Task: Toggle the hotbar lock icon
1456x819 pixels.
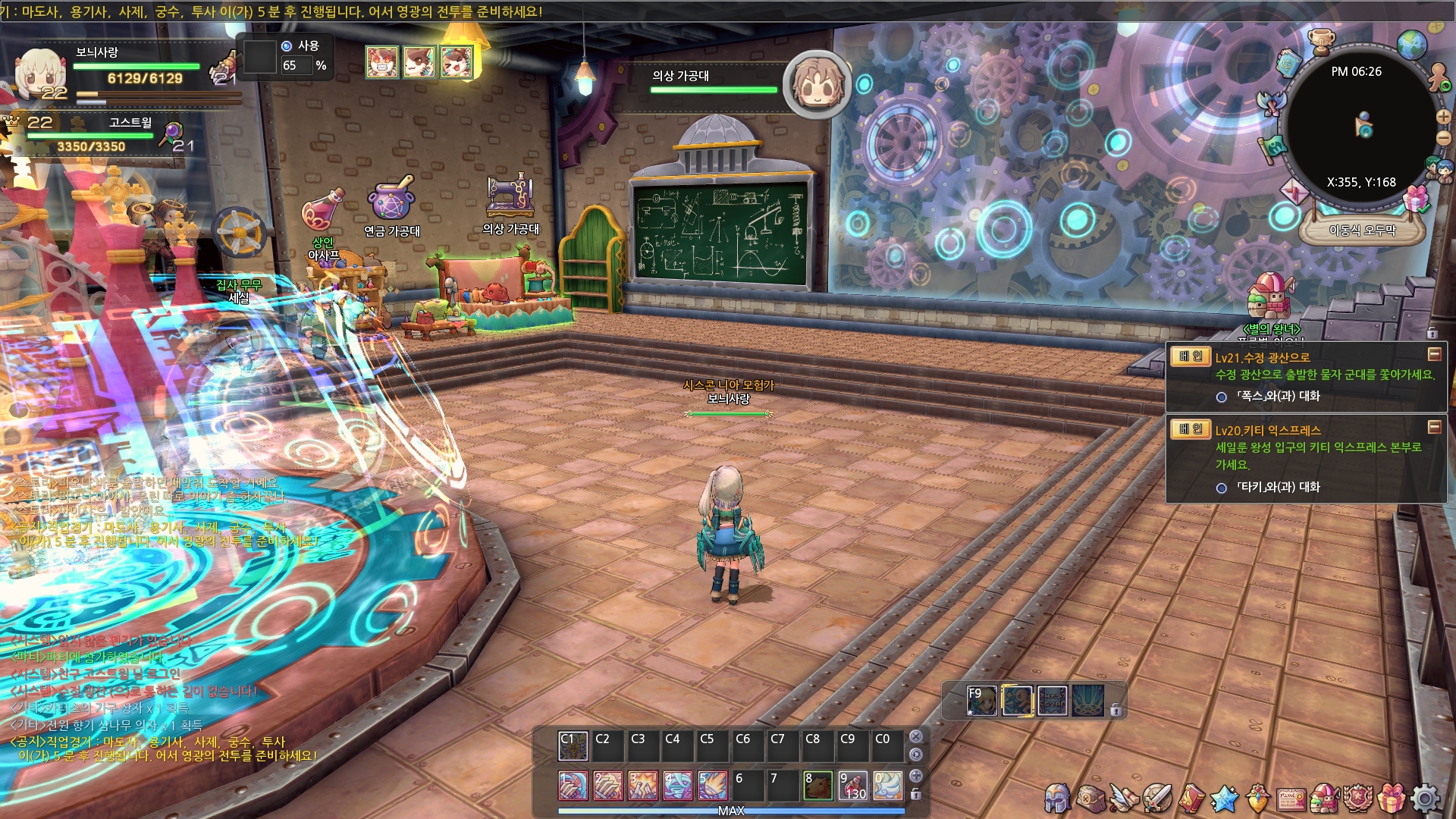Action: [x=916, y=794]
